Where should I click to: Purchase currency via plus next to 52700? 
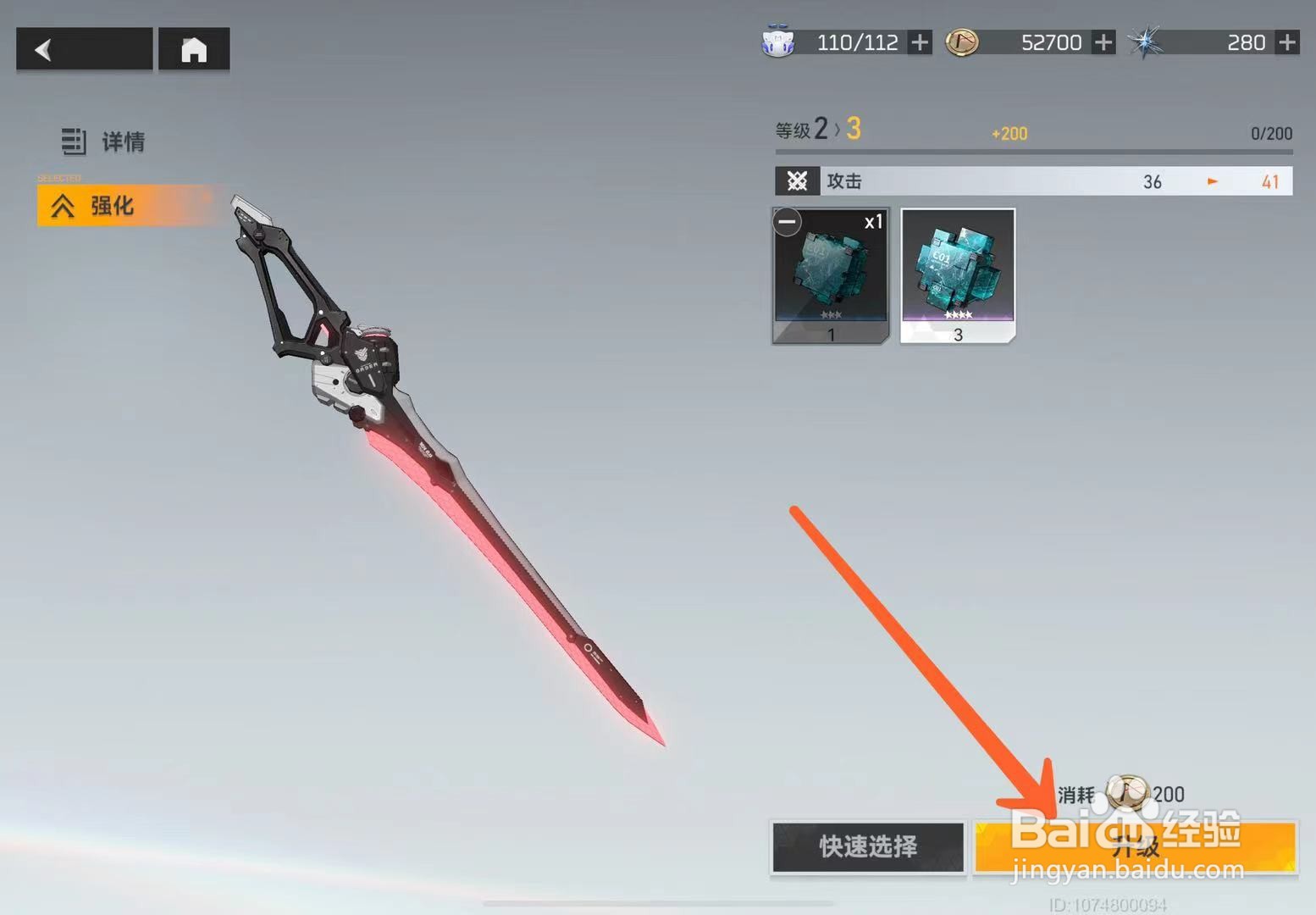(x=1103, y=42)
